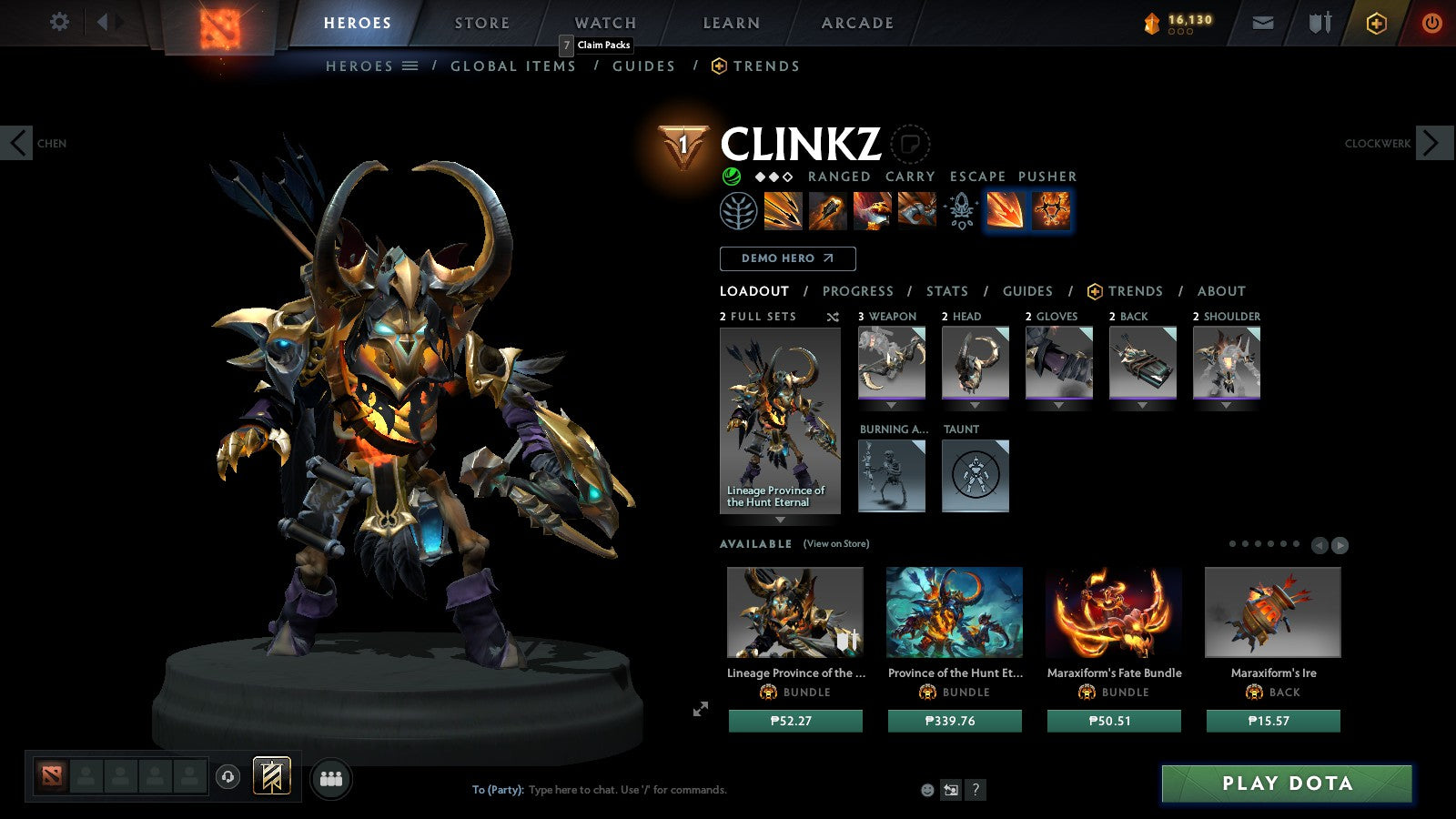1456x819 pixels.
Task: Toggle the chat channel switcher icon
Action: [949, 791]
